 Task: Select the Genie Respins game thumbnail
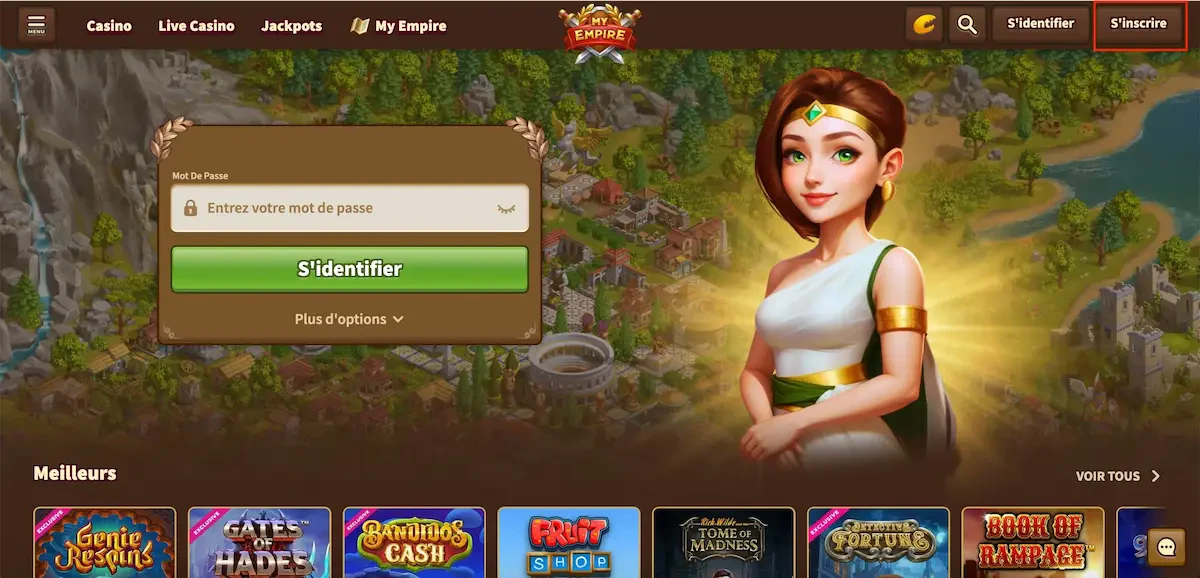pyautogui.click(x=104, y=543)
